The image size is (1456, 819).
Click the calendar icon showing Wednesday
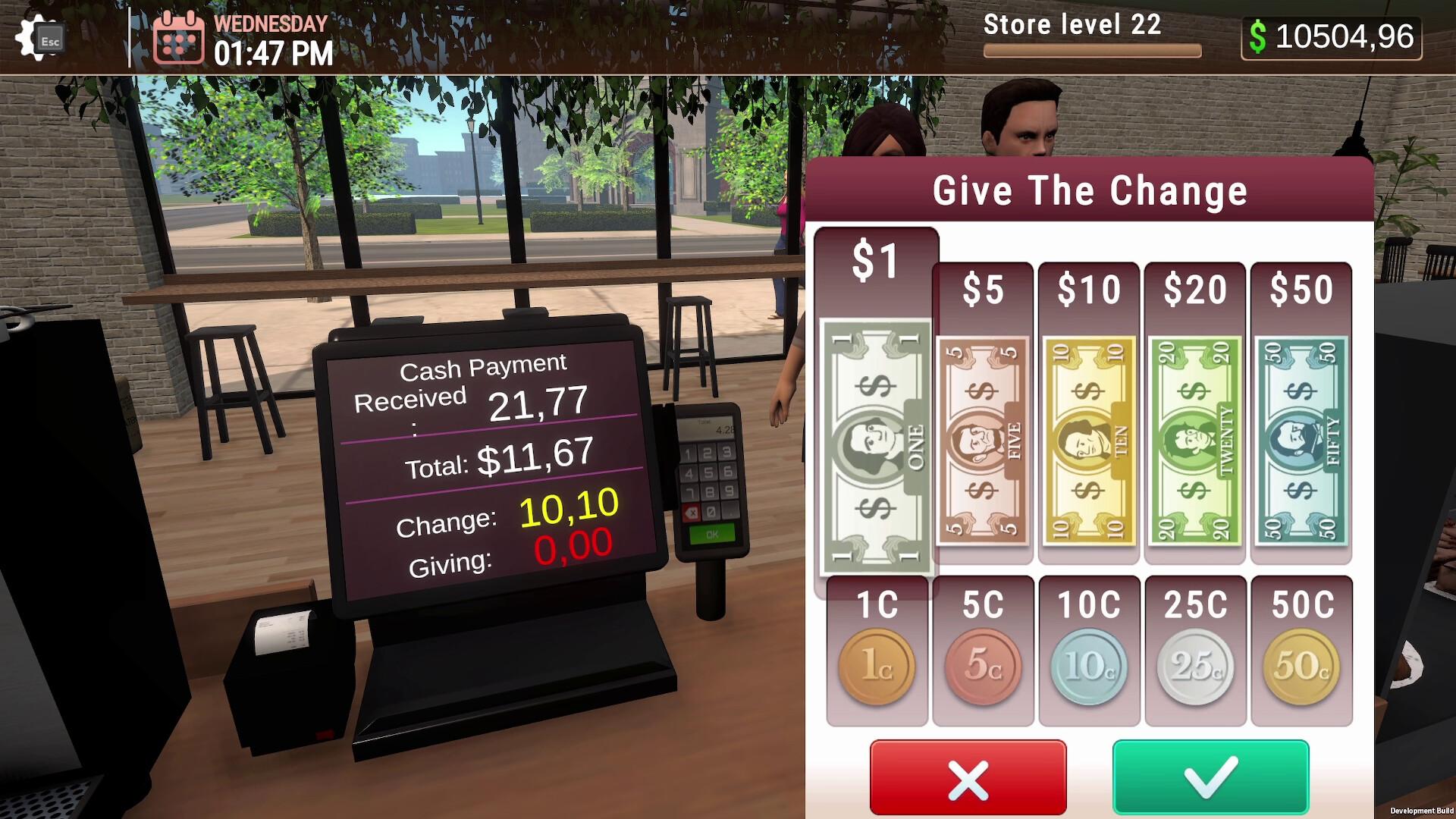click(x=180, y=39)
